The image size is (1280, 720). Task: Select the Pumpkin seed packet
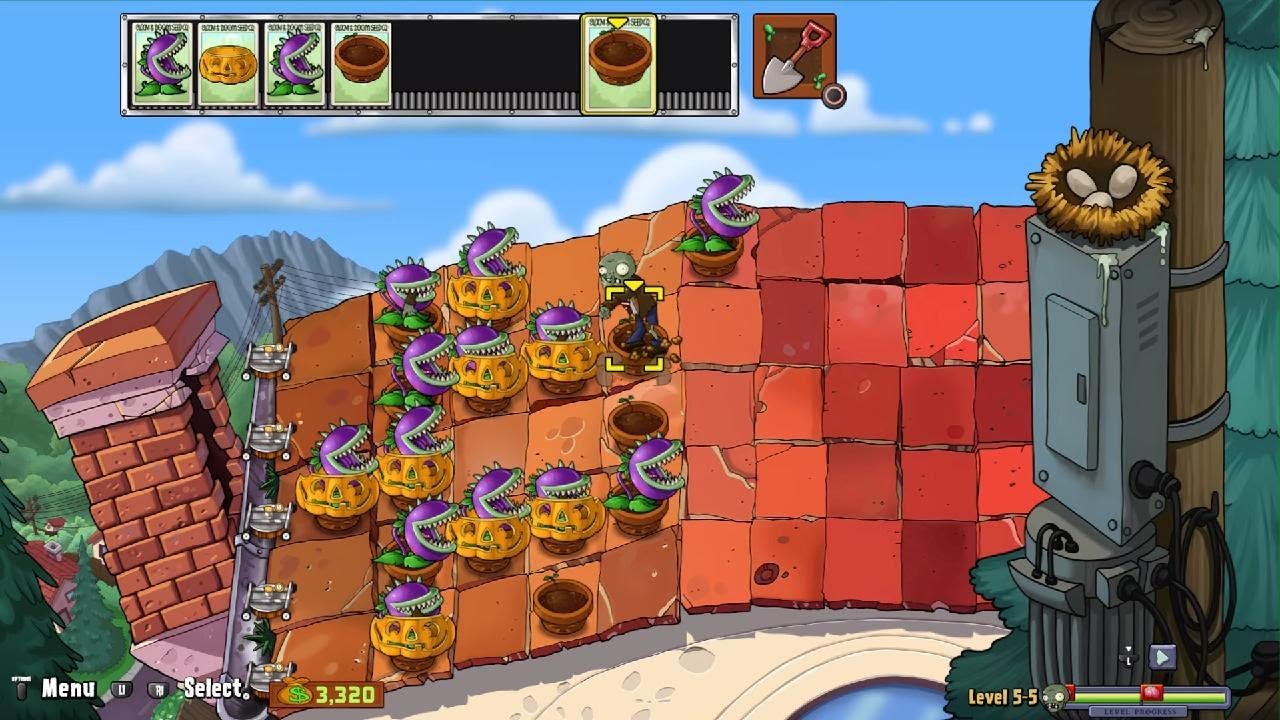point(227,64)
